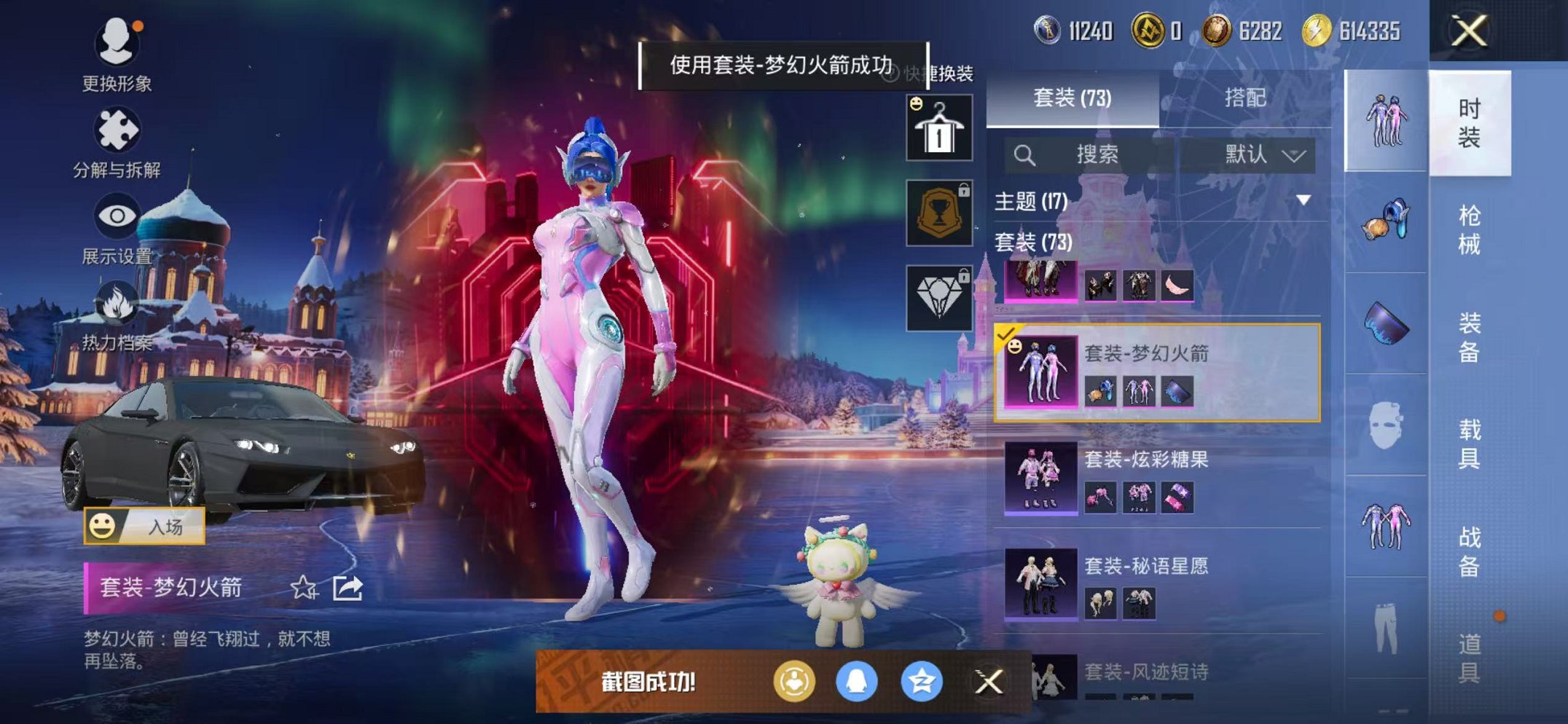Switch to the 搭配 tab
1568x724 pixels.
tap(1245, 98)
